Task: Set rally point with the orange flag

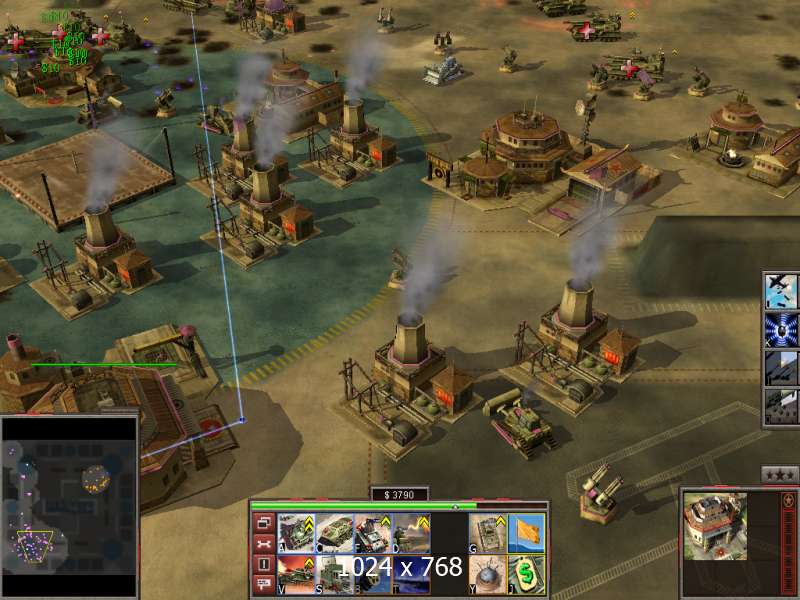Action: coord(526,533)
